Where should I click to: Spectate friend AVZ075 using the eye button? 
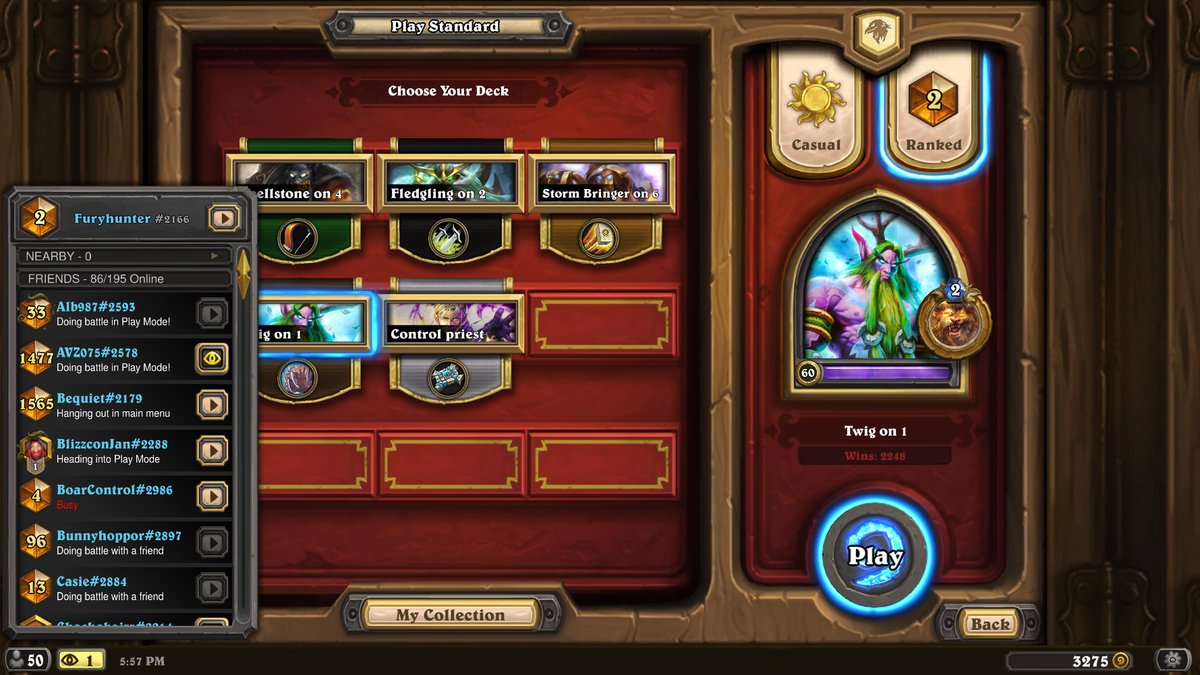click(211, 358)
